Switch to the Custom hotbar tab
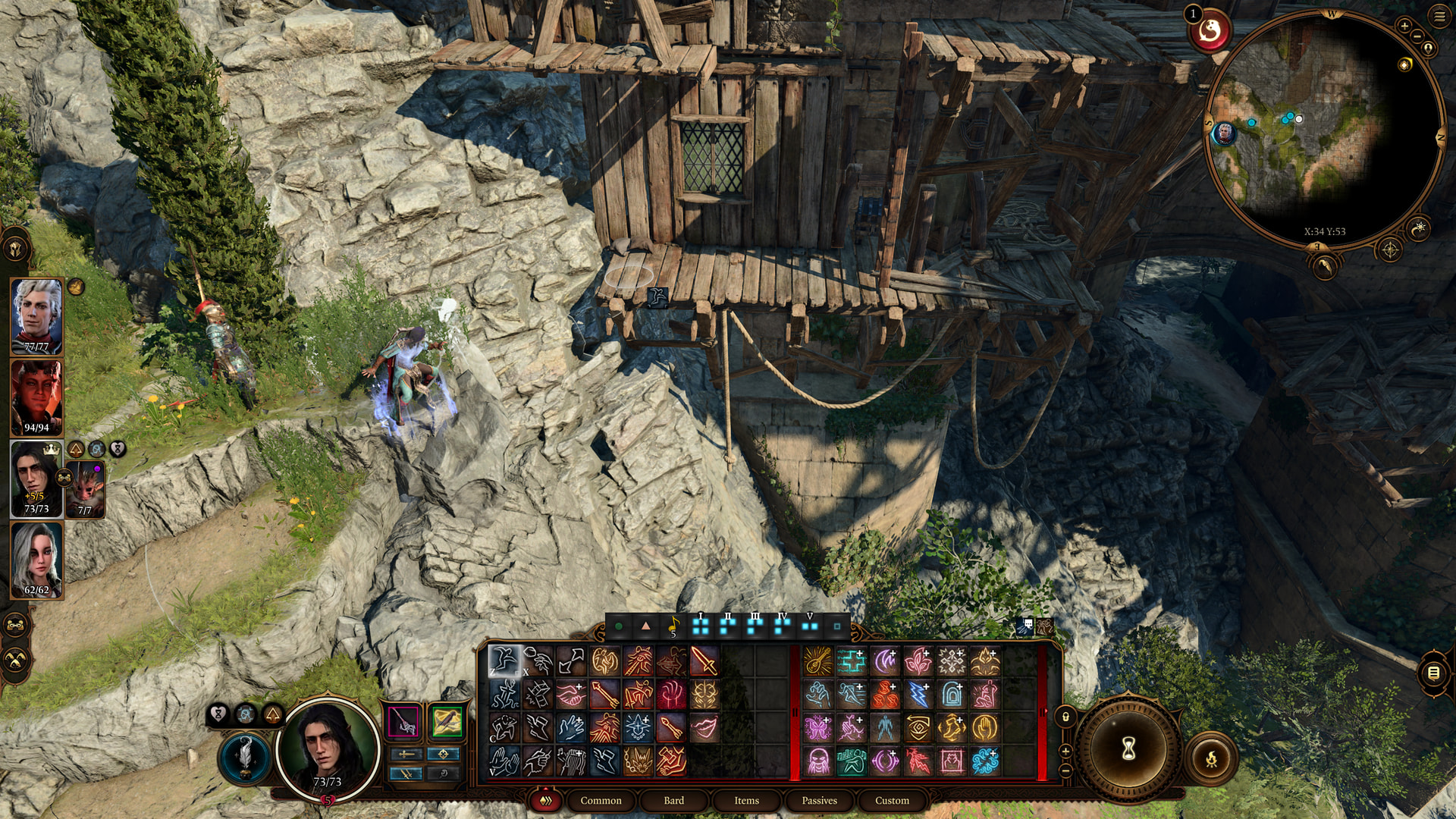The height and width of the screenshot is (819, 1456). point(892,800)
